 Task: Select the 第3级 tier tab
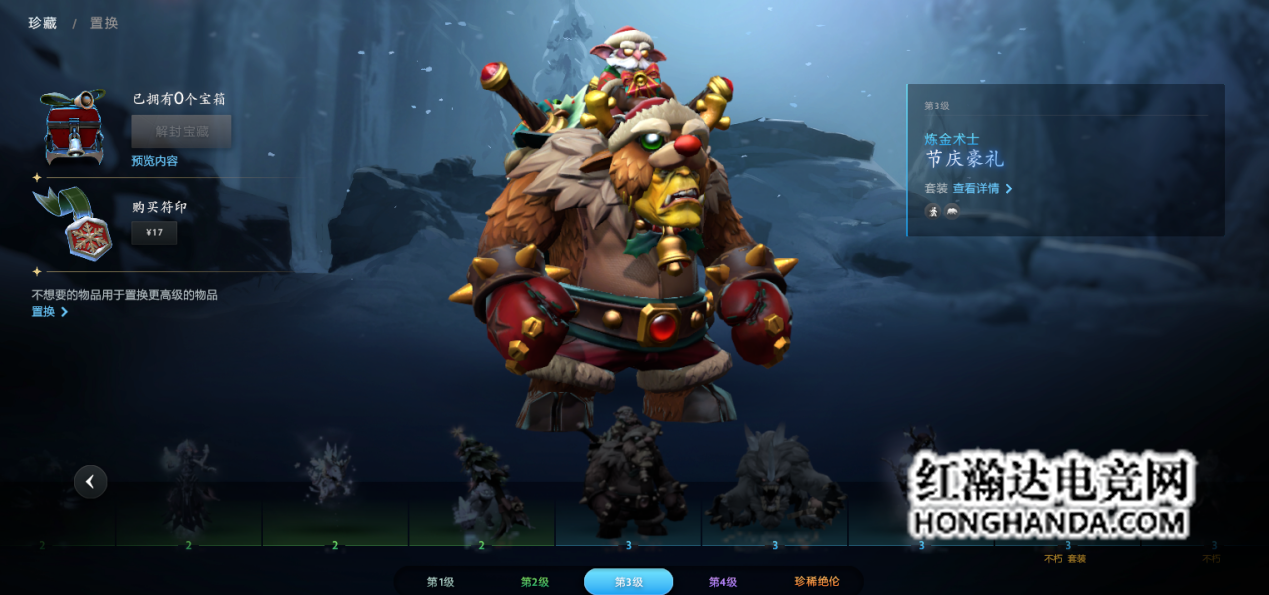pos(628,582)
